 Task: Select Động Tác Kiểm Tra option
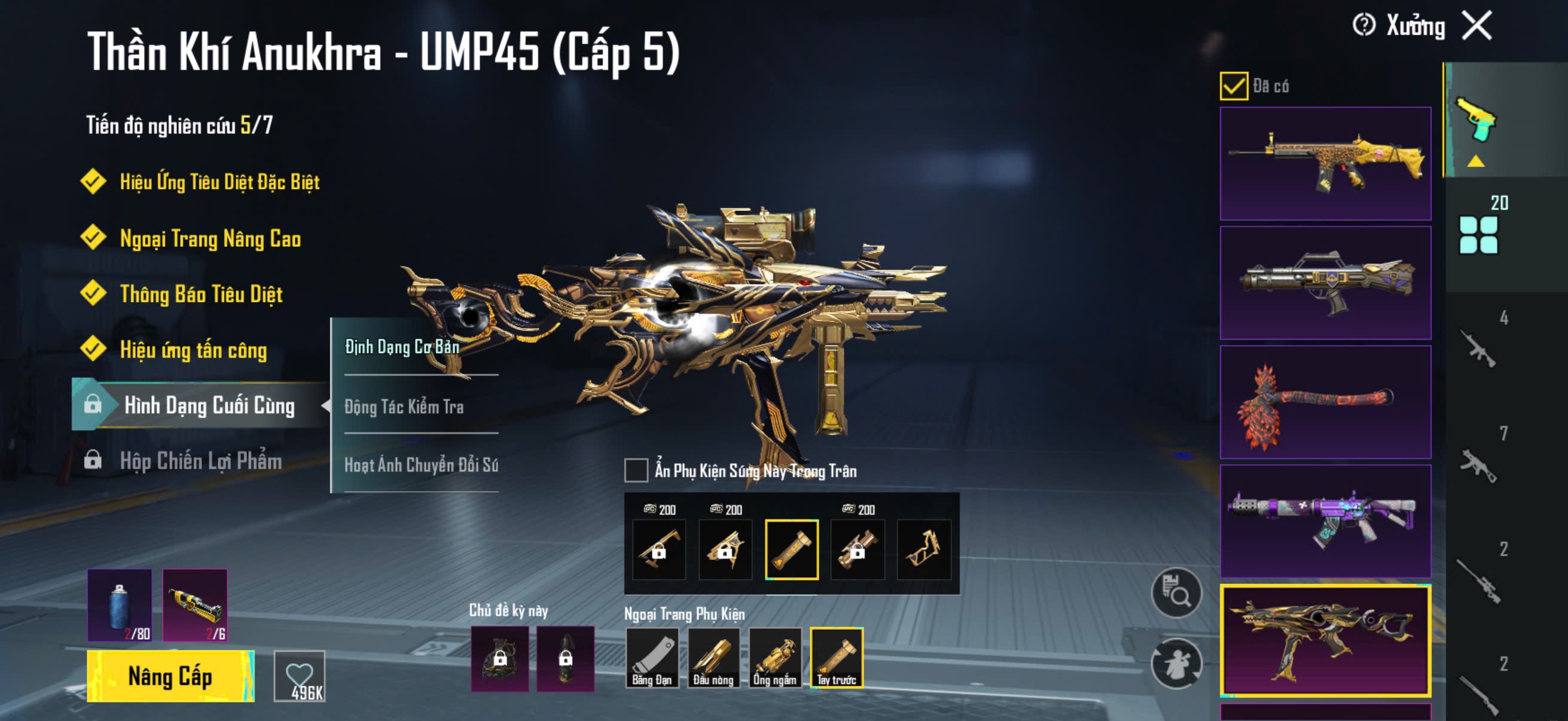(404, 407)
